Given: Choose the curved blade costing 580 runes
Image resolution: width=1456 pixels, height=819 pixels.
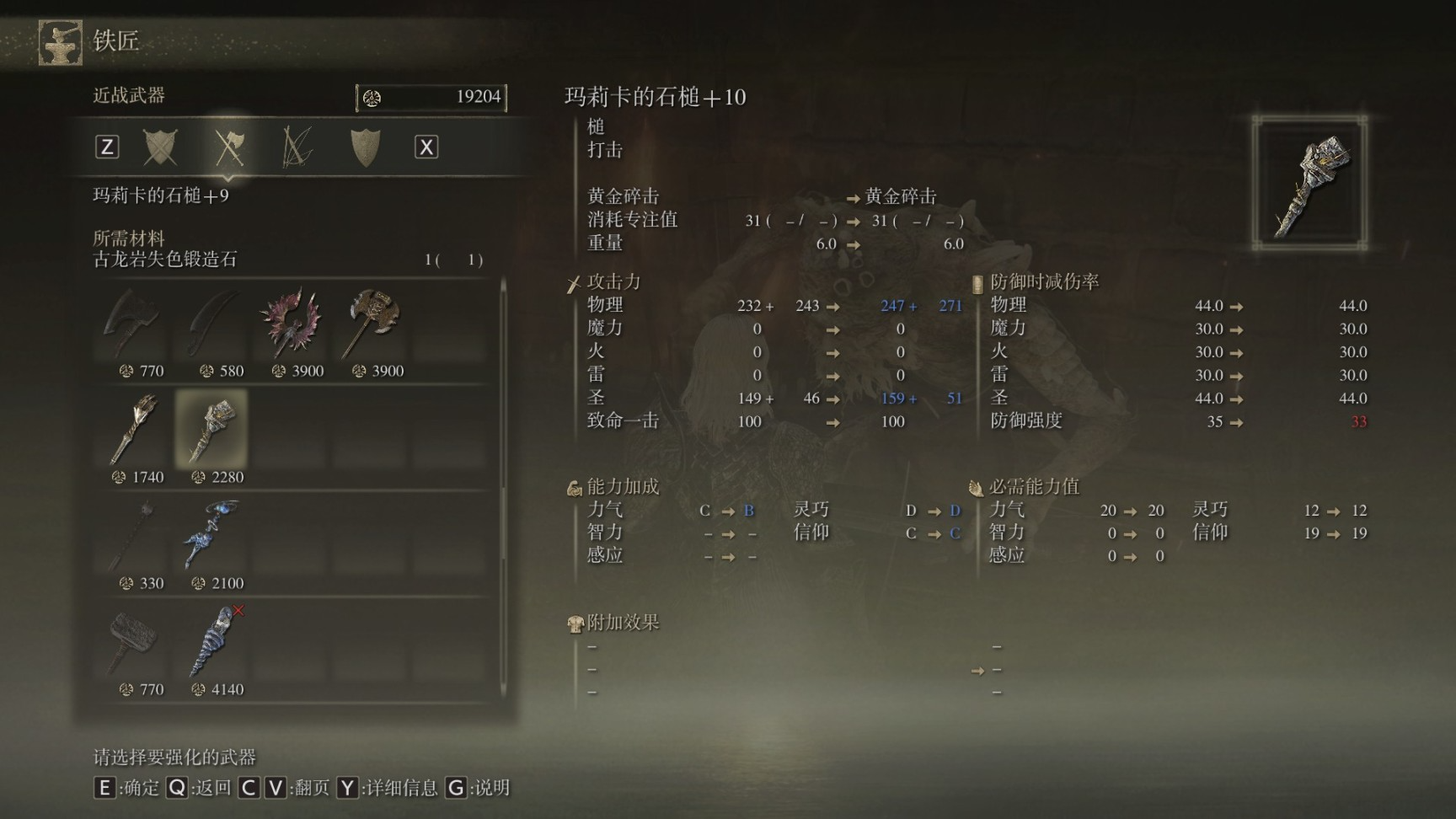Looking at the screenshot, I should (212, 324).
